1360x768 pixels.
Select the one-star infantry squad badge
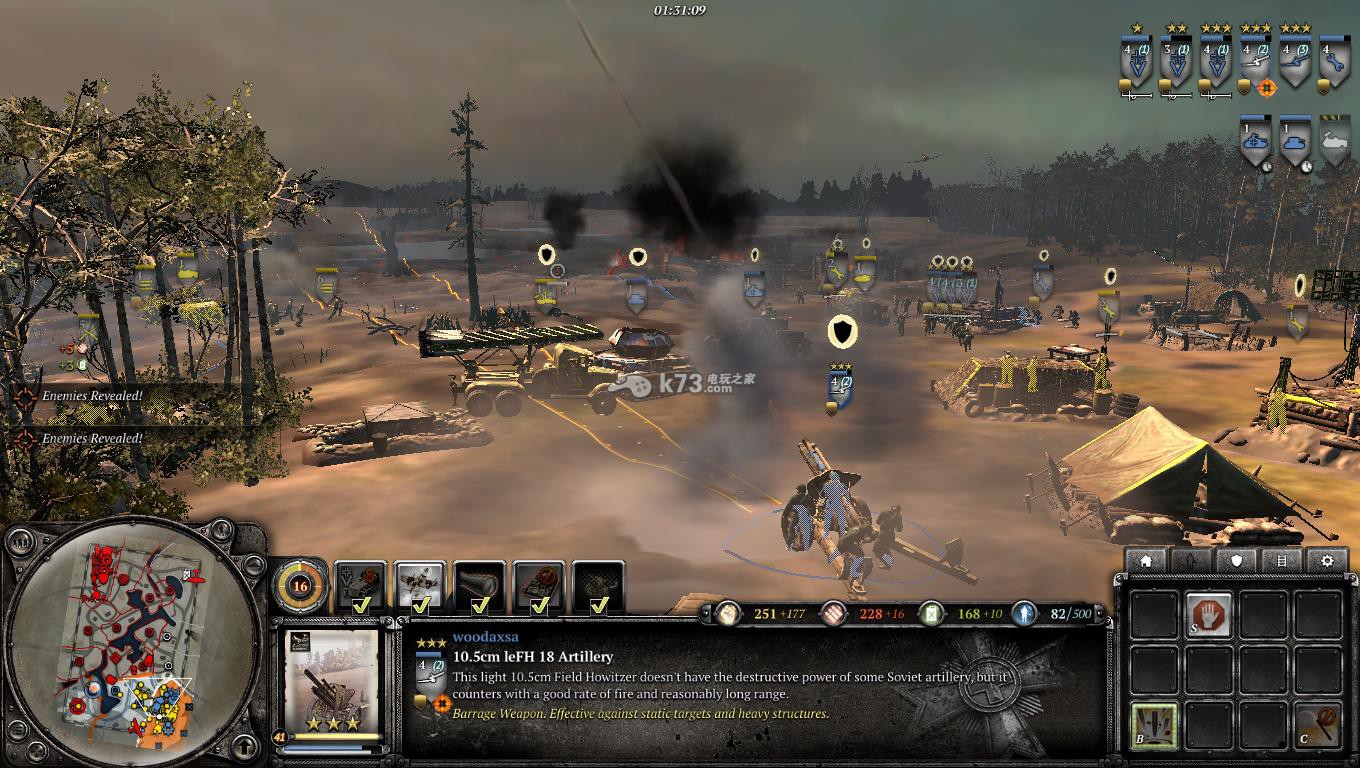click(1137, 60)
